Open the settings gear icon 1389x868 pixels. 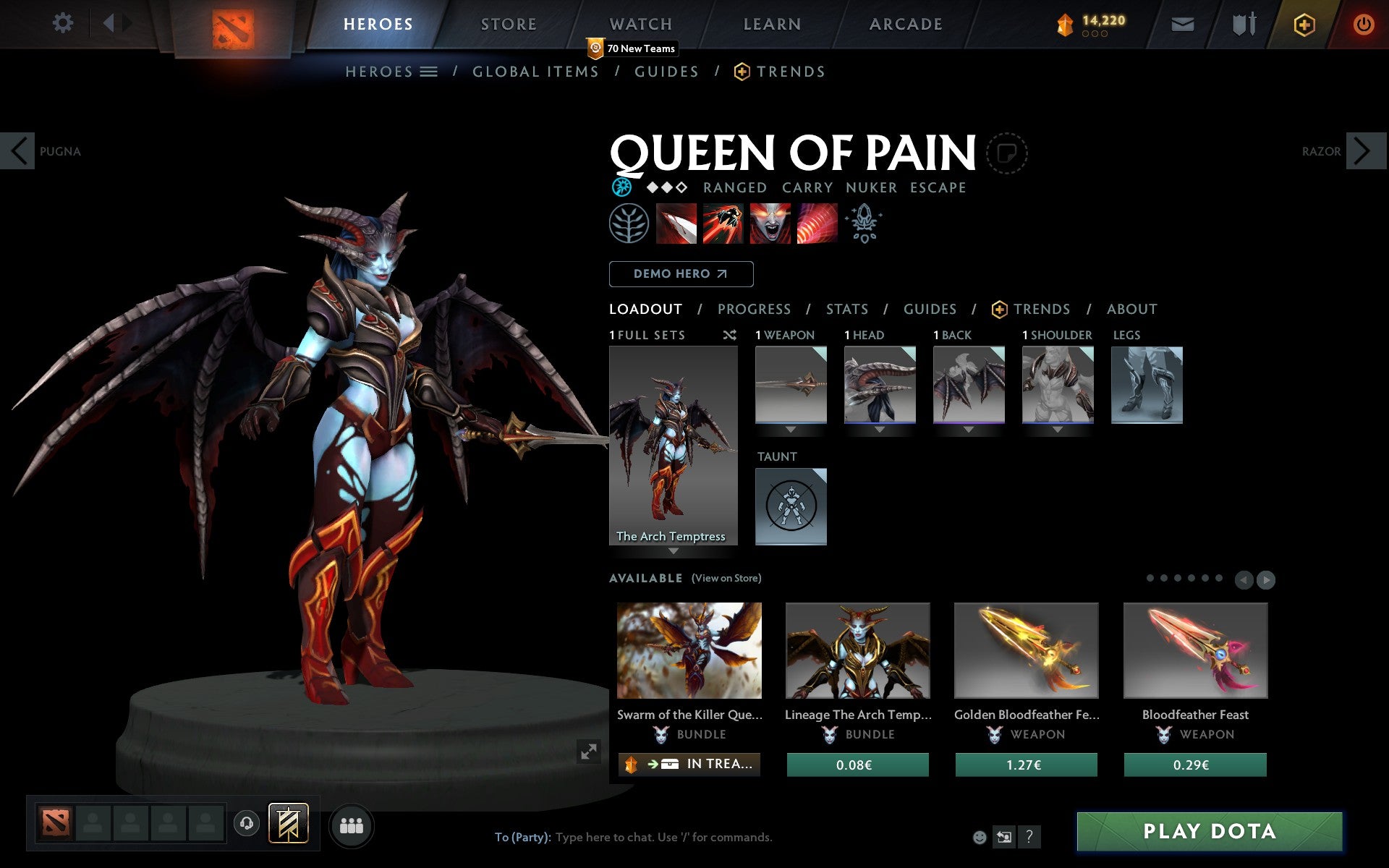[x=64, y=23]
